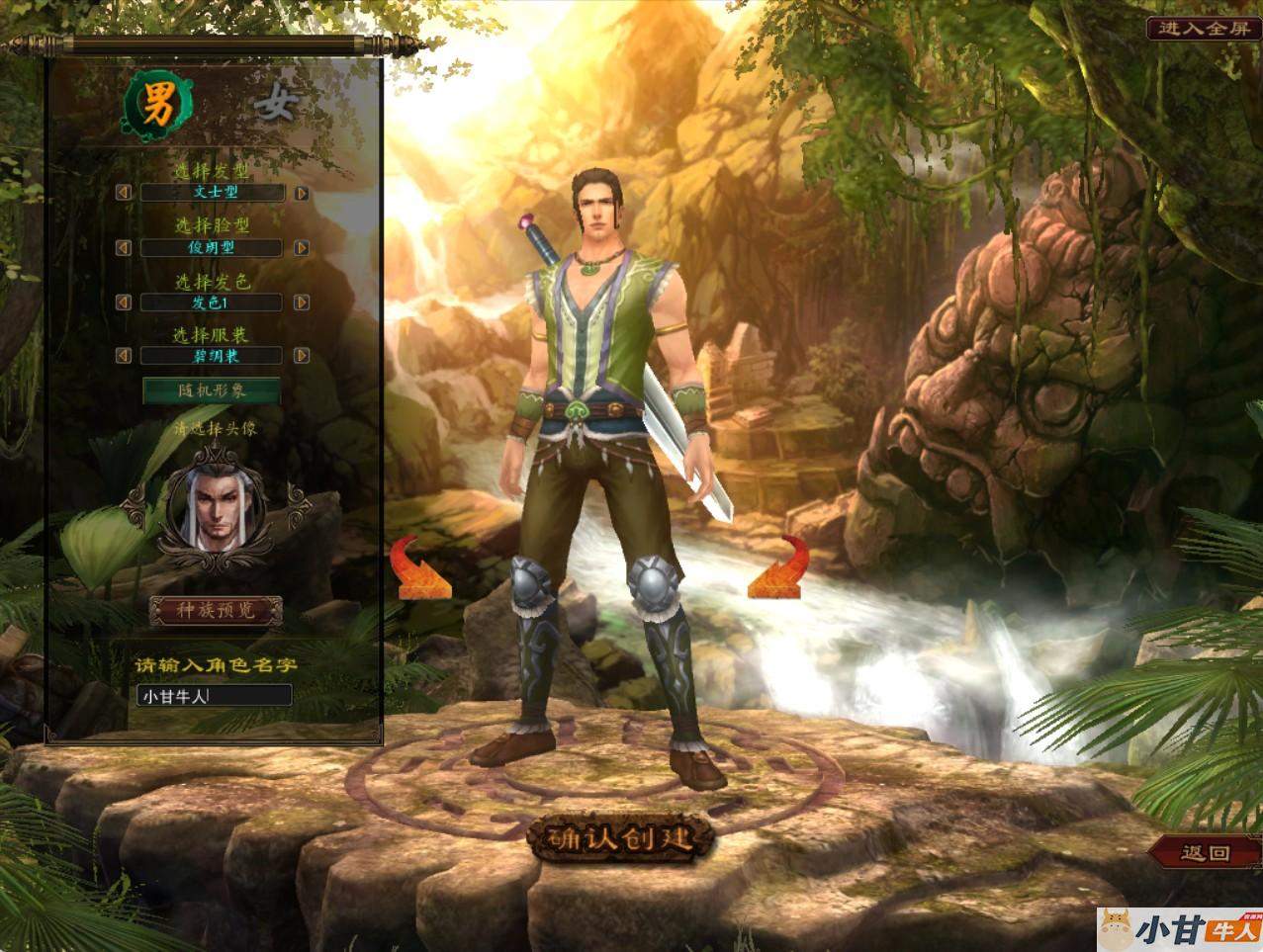
Task: Select the previous face type arrow
Action: 124,248
